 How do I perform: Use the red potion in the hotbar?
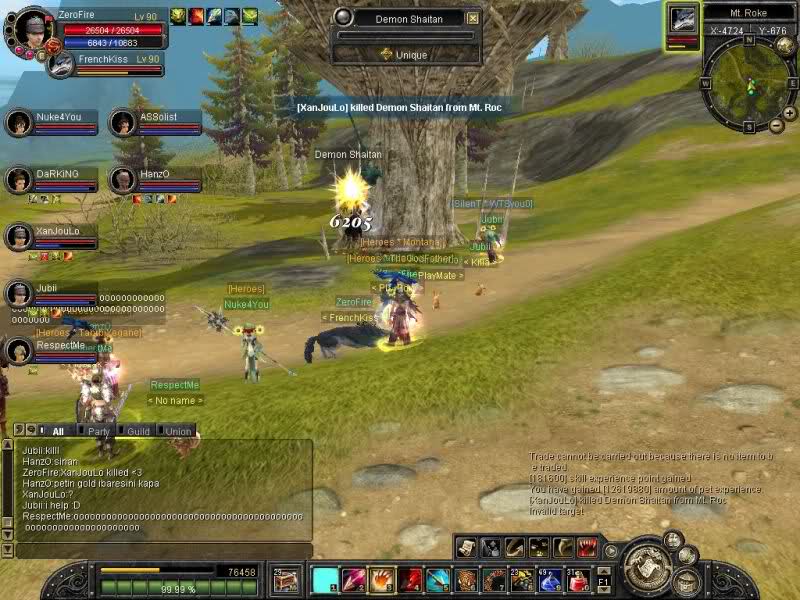(x=578, y=579)
